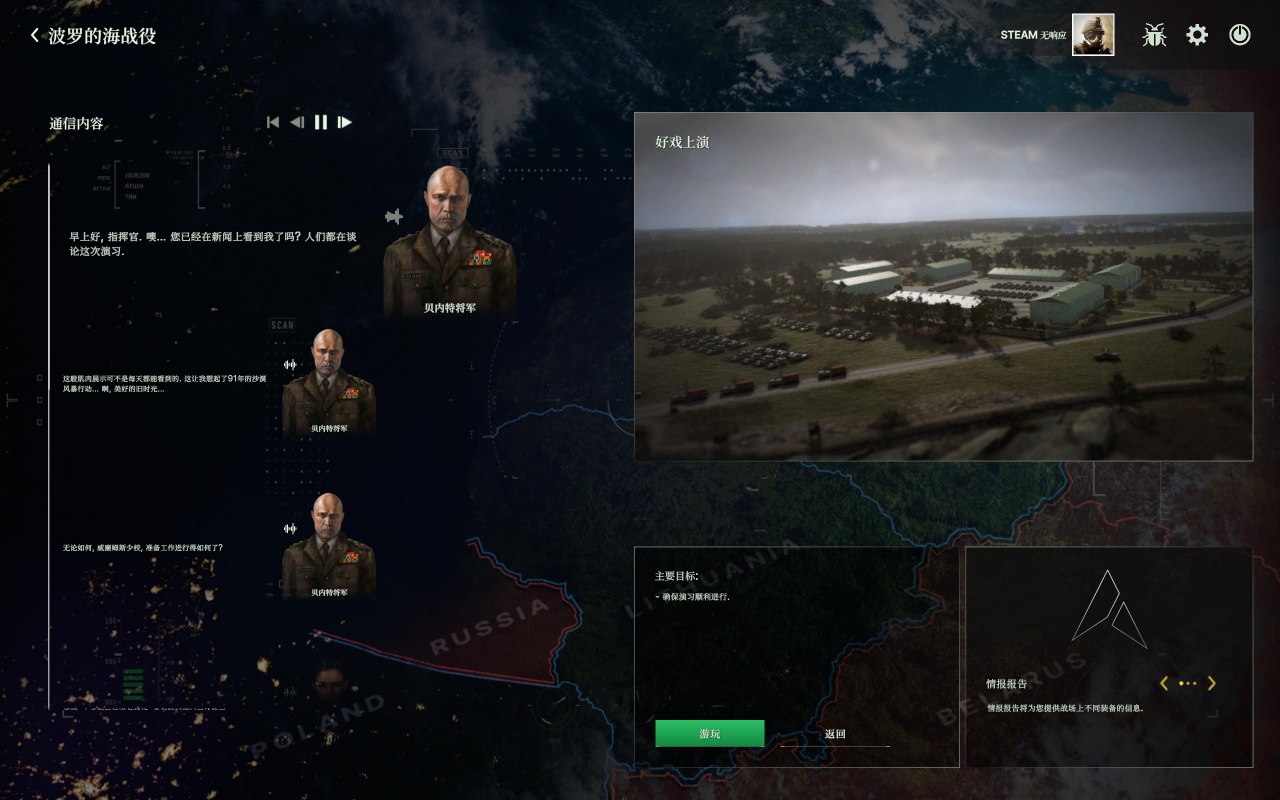Select the first page dot in 情报报告
Screen dimensions: 1280x800
pyautogui.click(x=1180, y=683)
